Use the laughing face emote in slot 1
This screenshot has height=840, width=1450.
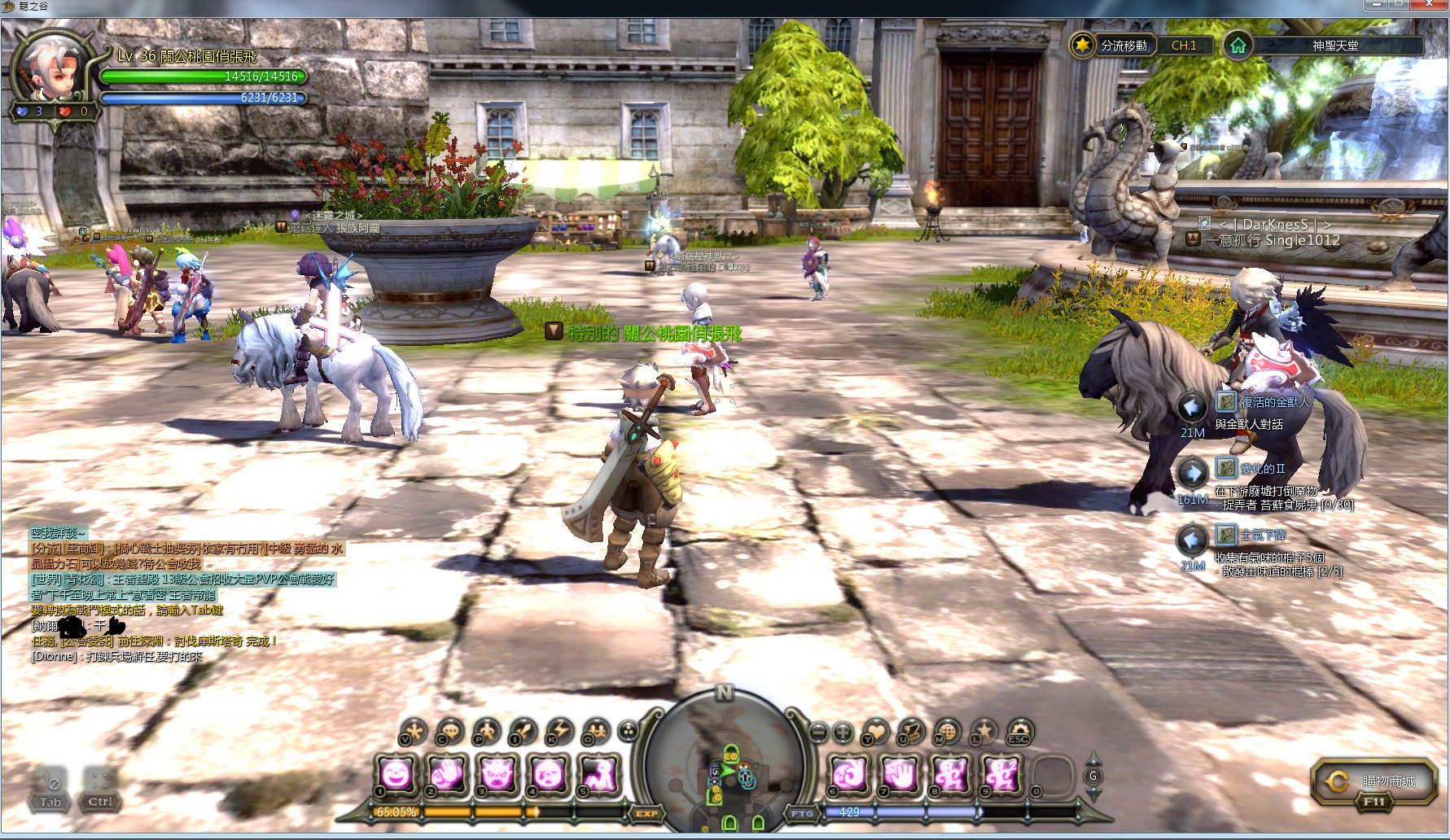click(x=396, y=772)
